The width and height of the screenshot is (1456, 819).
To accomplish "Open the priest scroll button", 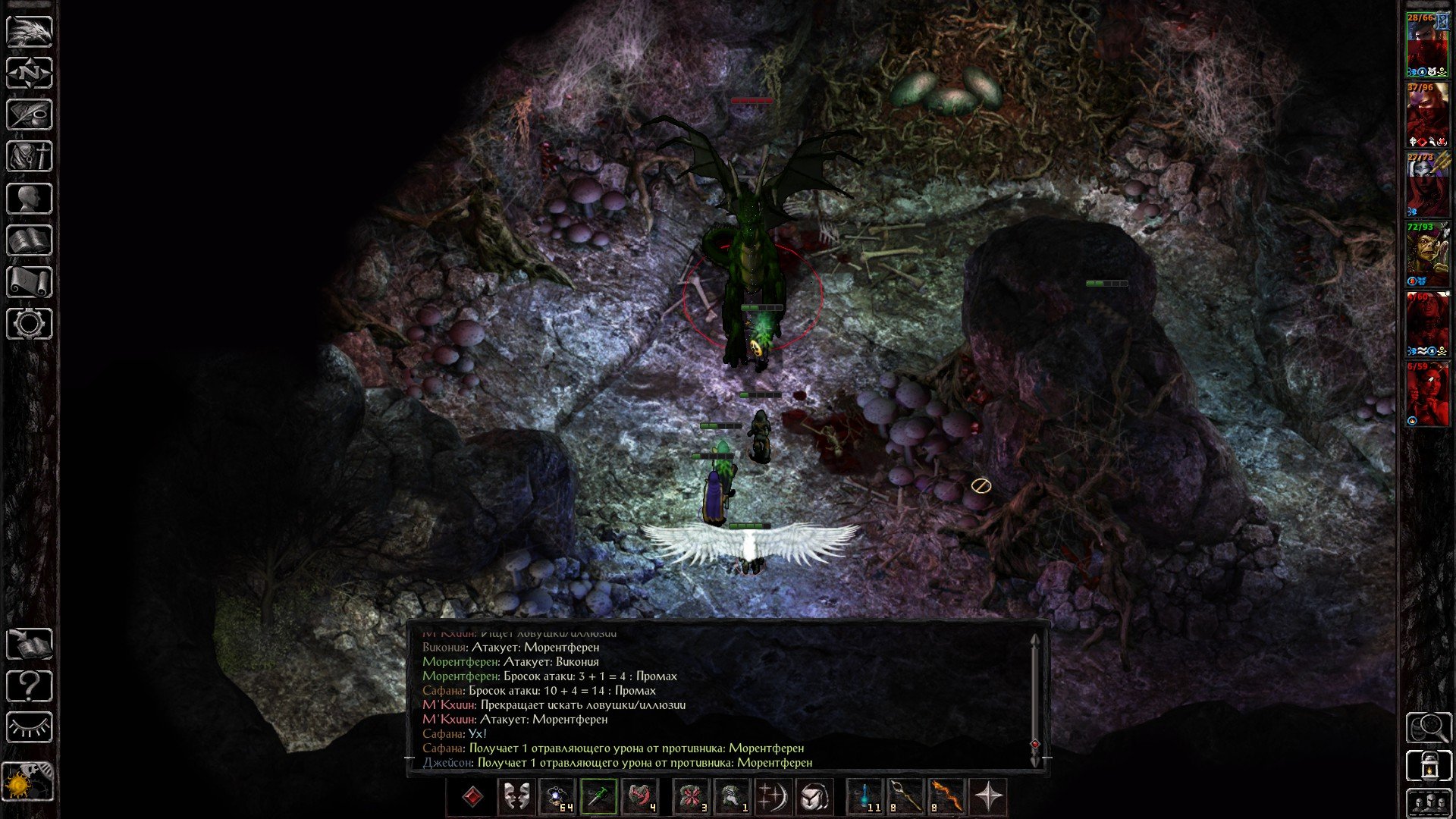I will (30, 282).
